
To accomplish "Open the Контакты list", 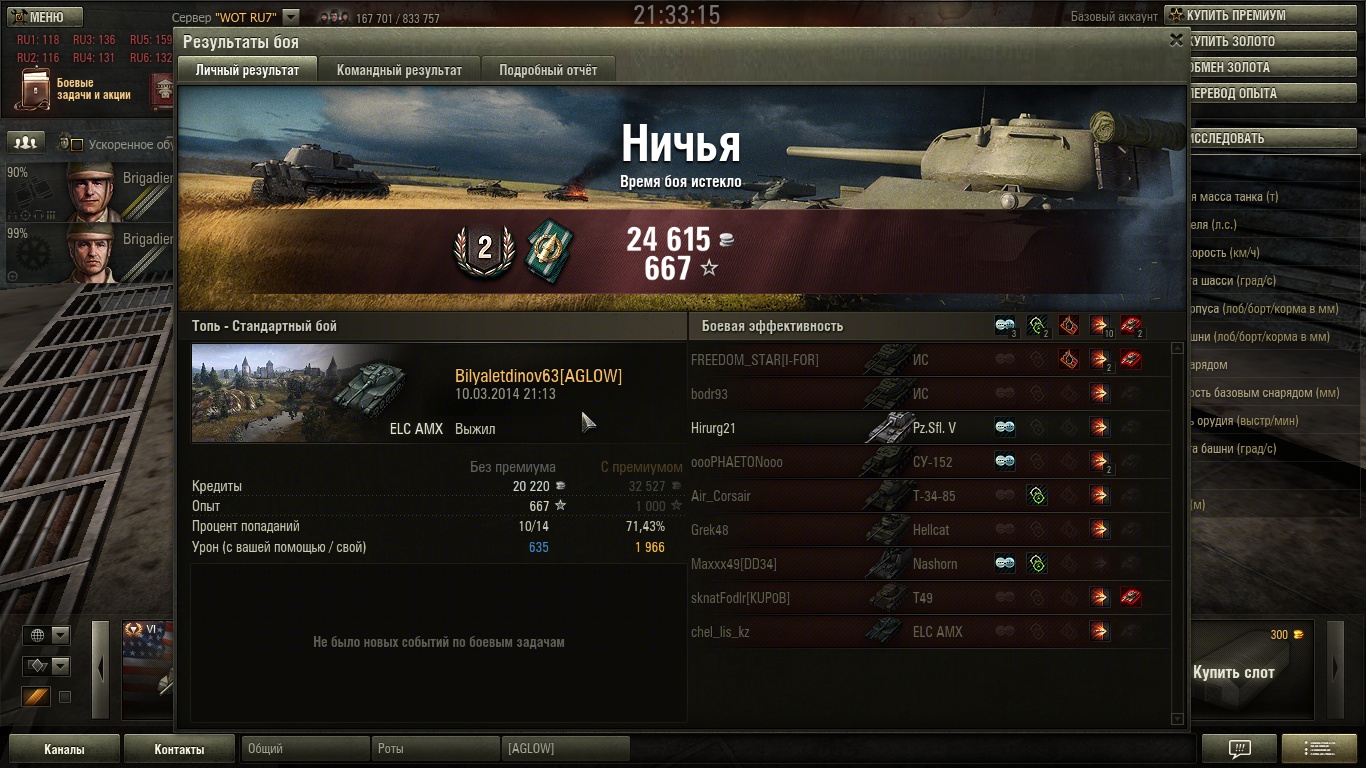I will [x=179, y=749].
